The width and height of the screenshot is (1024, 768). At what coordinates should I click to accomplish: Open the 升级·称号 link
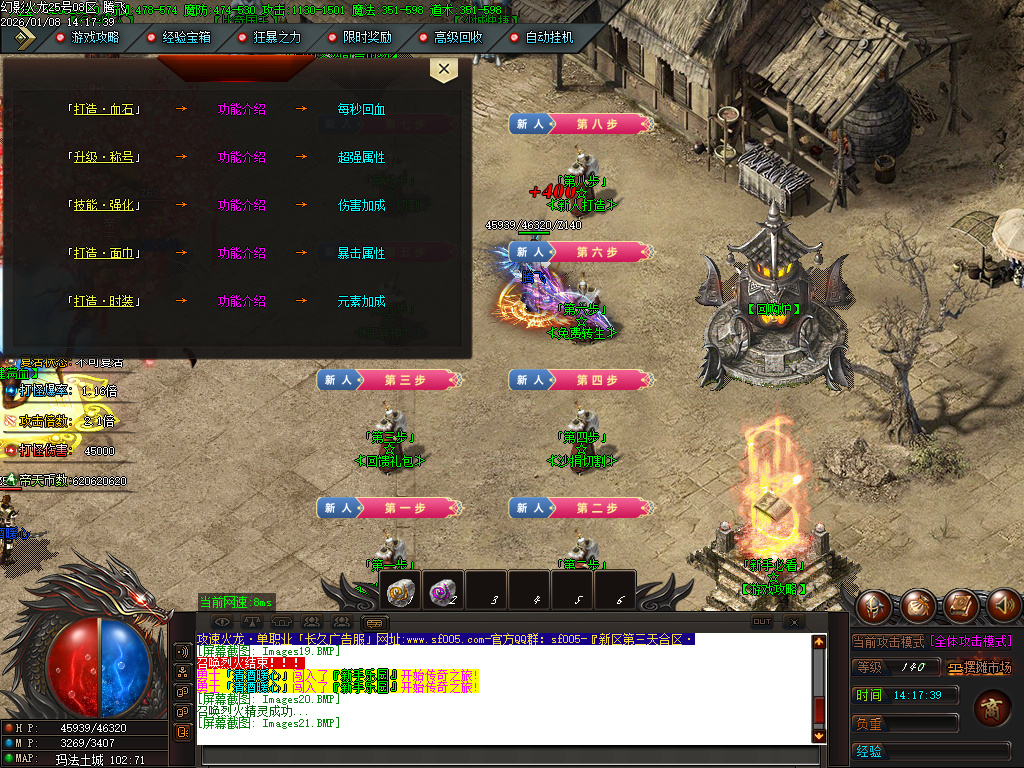103,158
